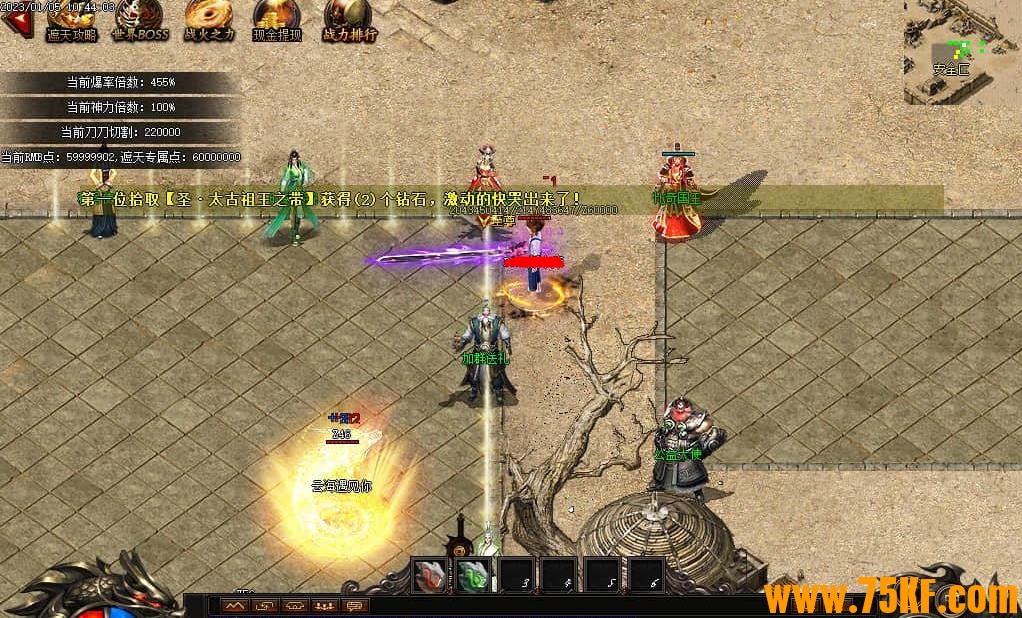This screenshot has width=1022, height=618.
Task: Click the mountain-shaped chat bar button
Action: click(235, 606)
